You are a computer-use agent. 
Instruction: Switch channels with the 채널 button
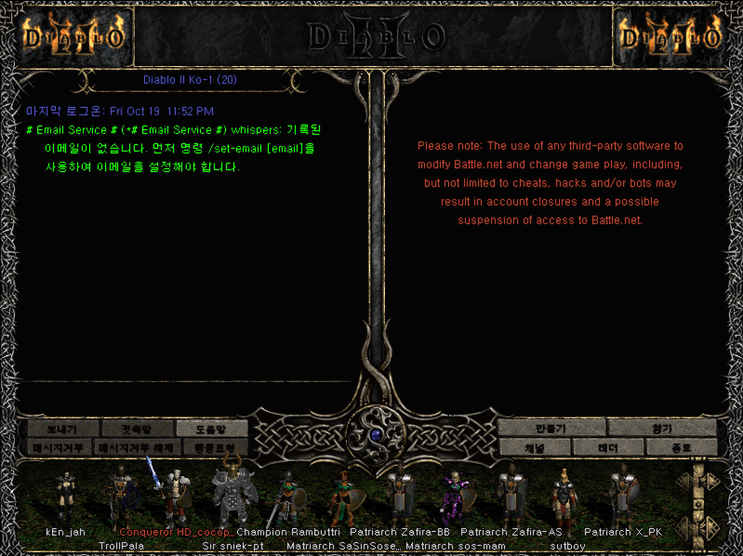[534, 448]
